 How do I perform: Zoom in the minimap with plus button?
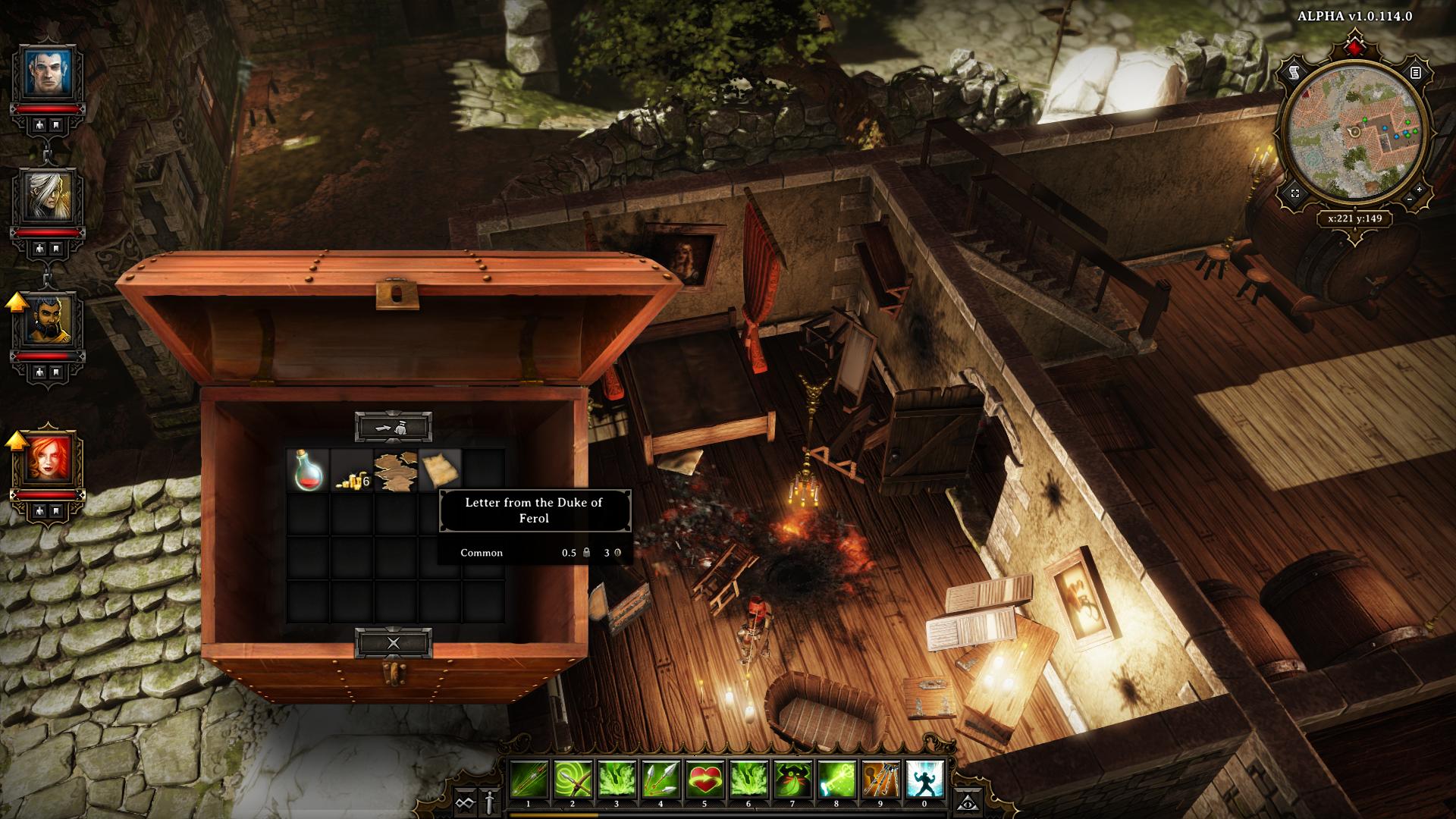coord(1419,188)
